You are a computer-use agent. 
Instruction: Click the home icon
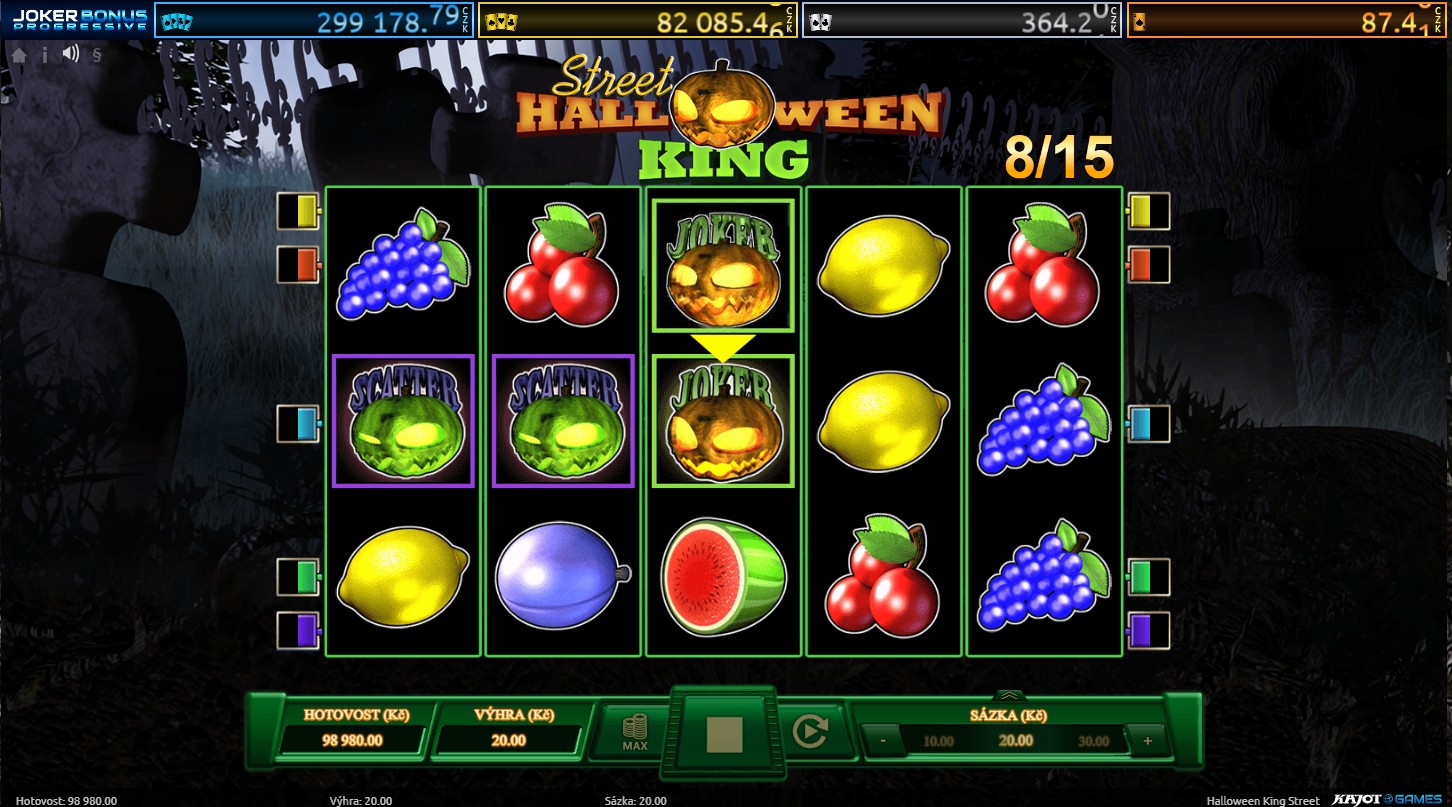tap(19, 56)
